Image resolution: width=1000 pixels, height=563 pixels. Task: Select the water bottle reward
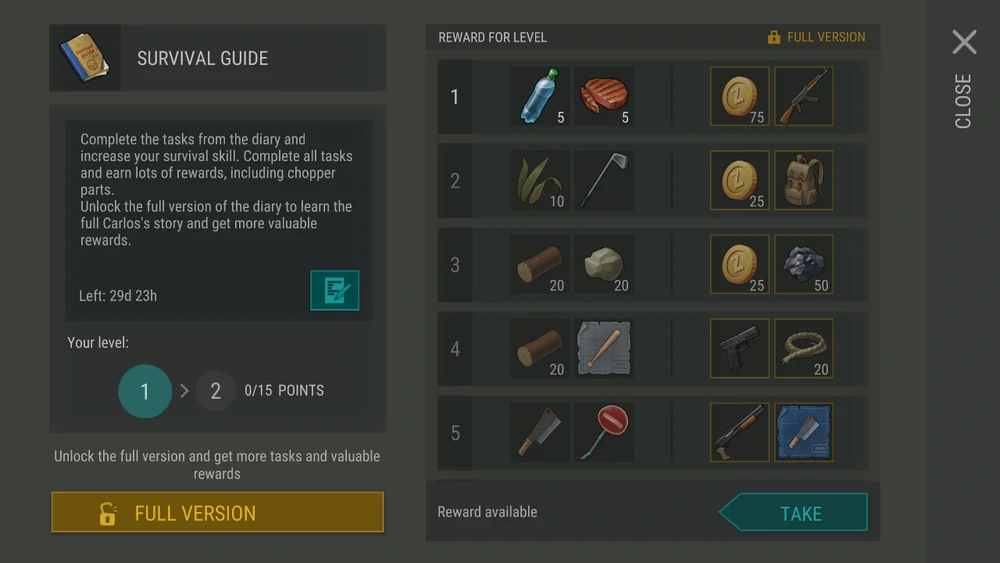click(x=540, y=97)
